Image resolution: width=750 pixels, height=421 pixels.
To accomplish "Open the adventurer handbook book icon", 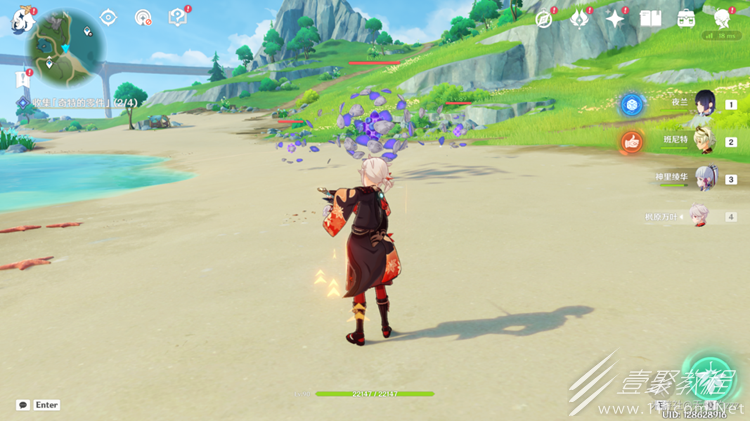I will pyautogui.click(x=650, y=19).
